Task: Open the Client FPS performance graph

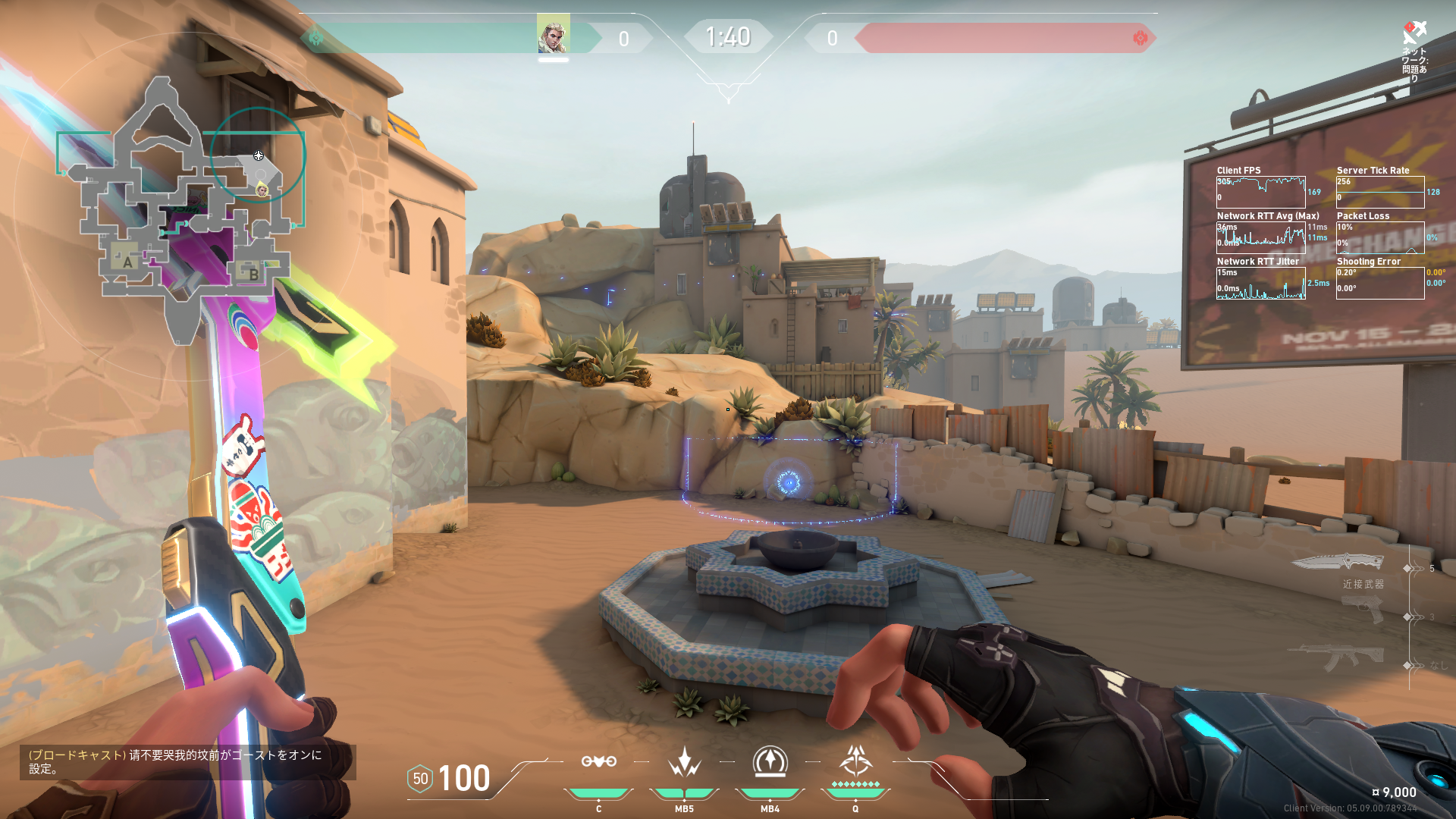Action: [1260, 192]
